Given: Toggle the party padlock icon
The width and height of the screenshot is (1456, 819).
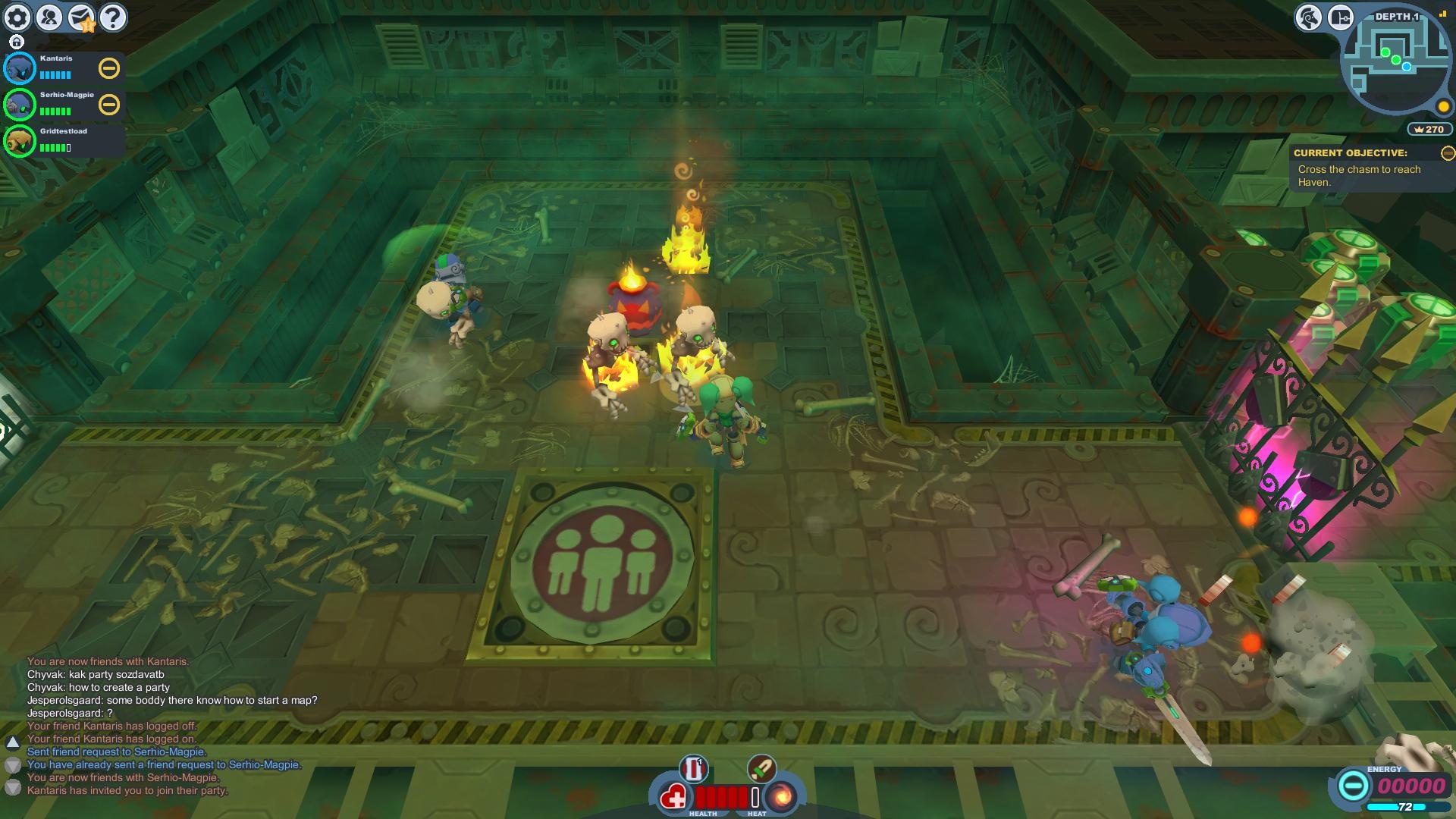Looking at the screenshot, I should click(x=17, y=42).
